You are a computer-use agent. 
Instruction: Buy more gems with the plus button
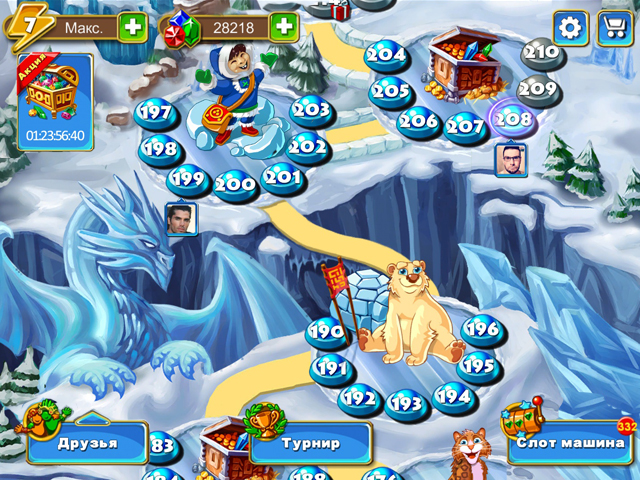285,27
